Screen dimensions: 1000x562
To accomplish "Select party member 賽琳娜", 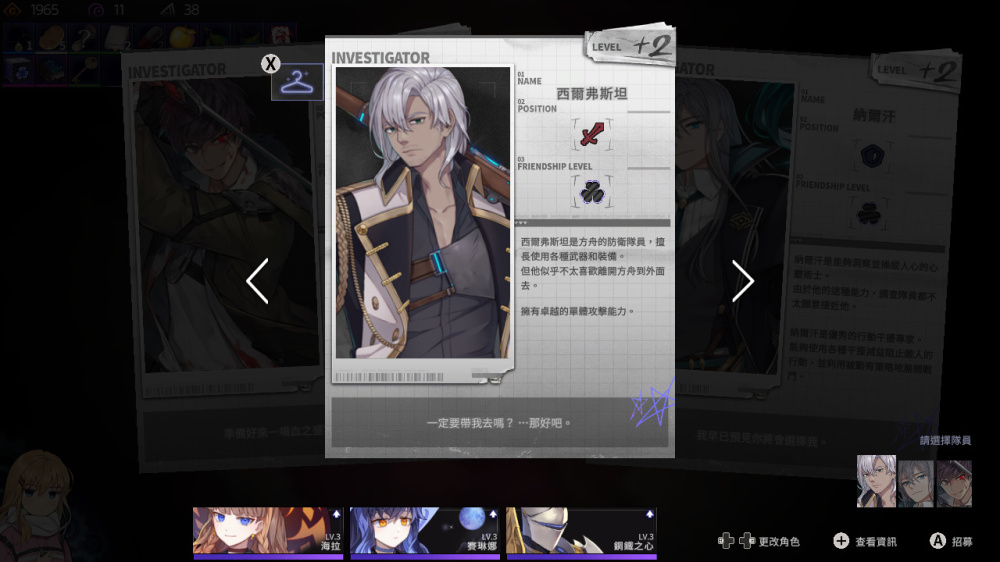I will tap(424, 531).
